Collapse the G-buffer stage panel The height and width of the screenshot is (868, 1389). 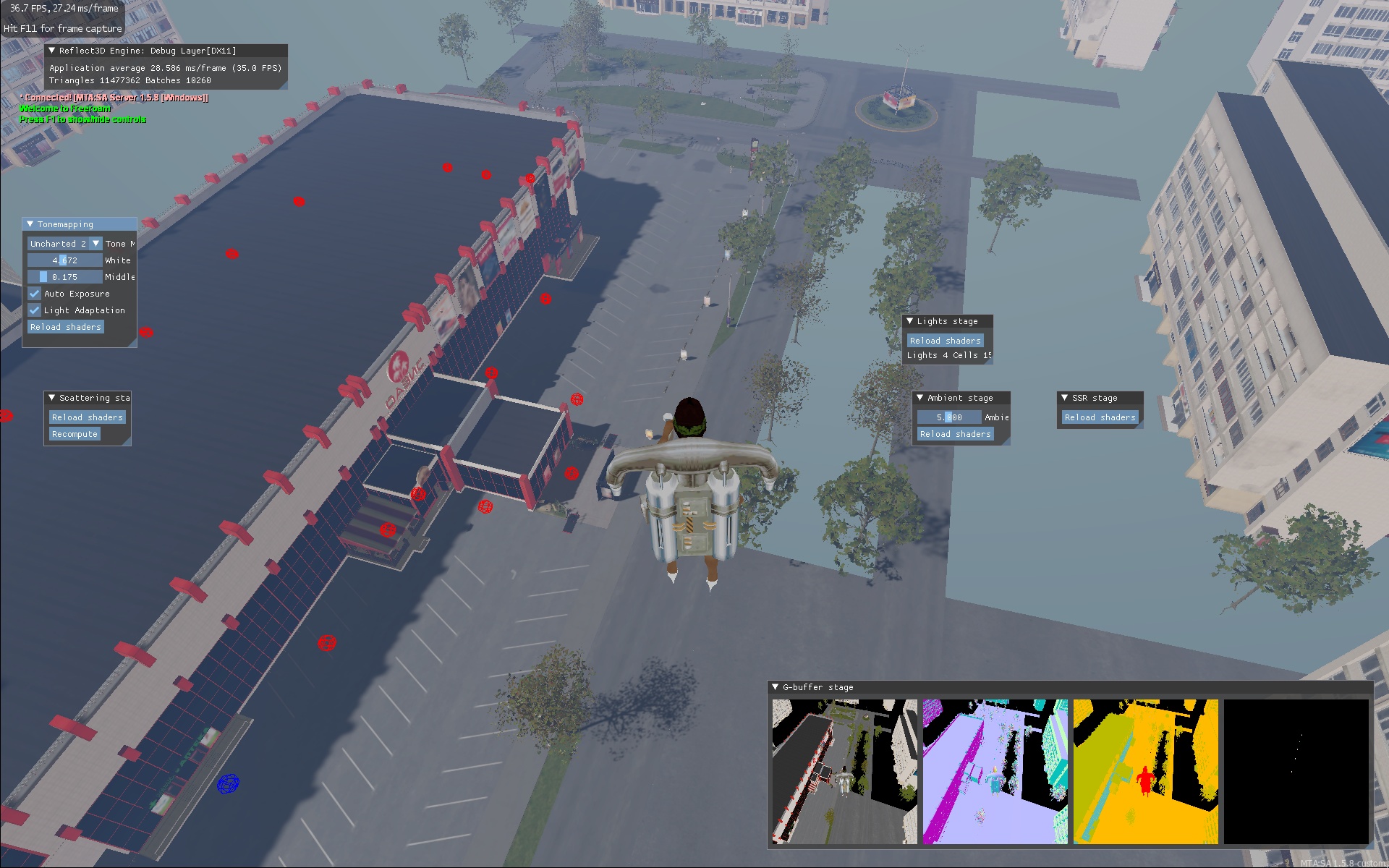[776, 687]
